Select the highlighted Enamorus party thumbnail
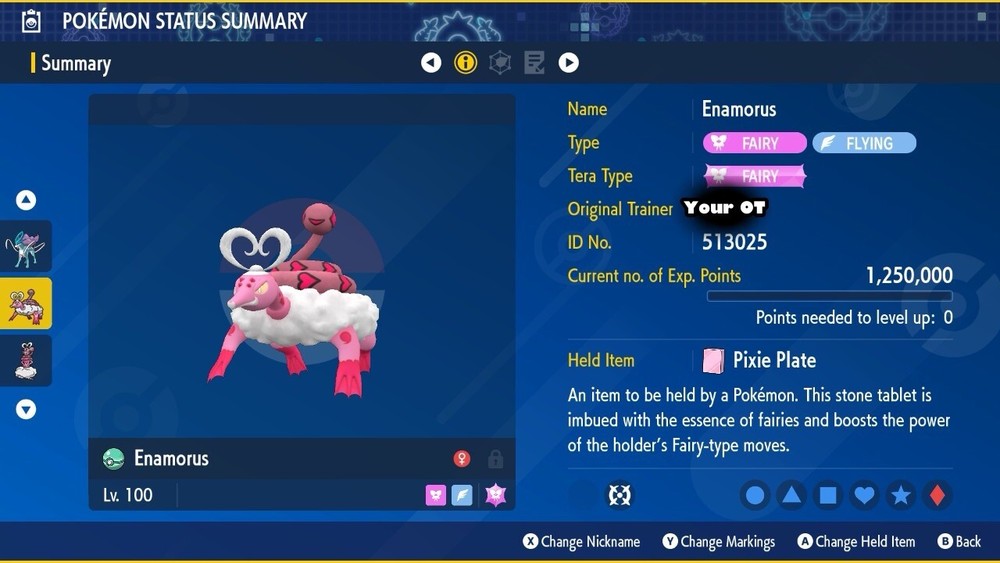1000x563 pixels. click(x=25, y=304)
